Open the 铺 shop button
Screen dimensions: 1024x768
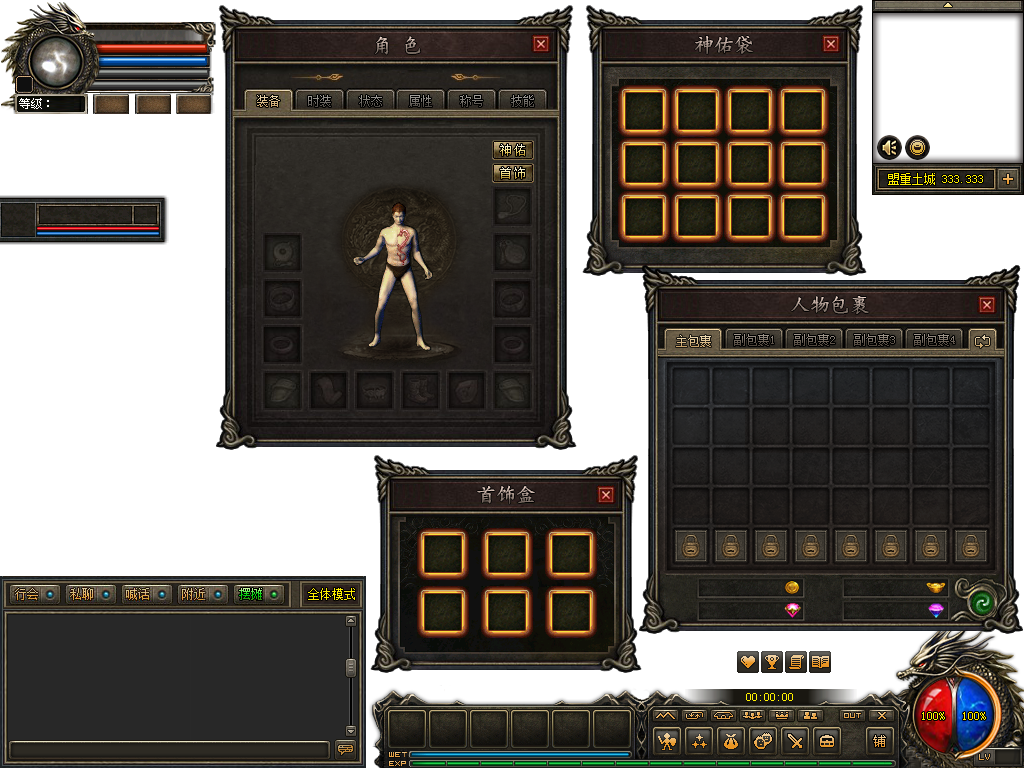point(879,741)
